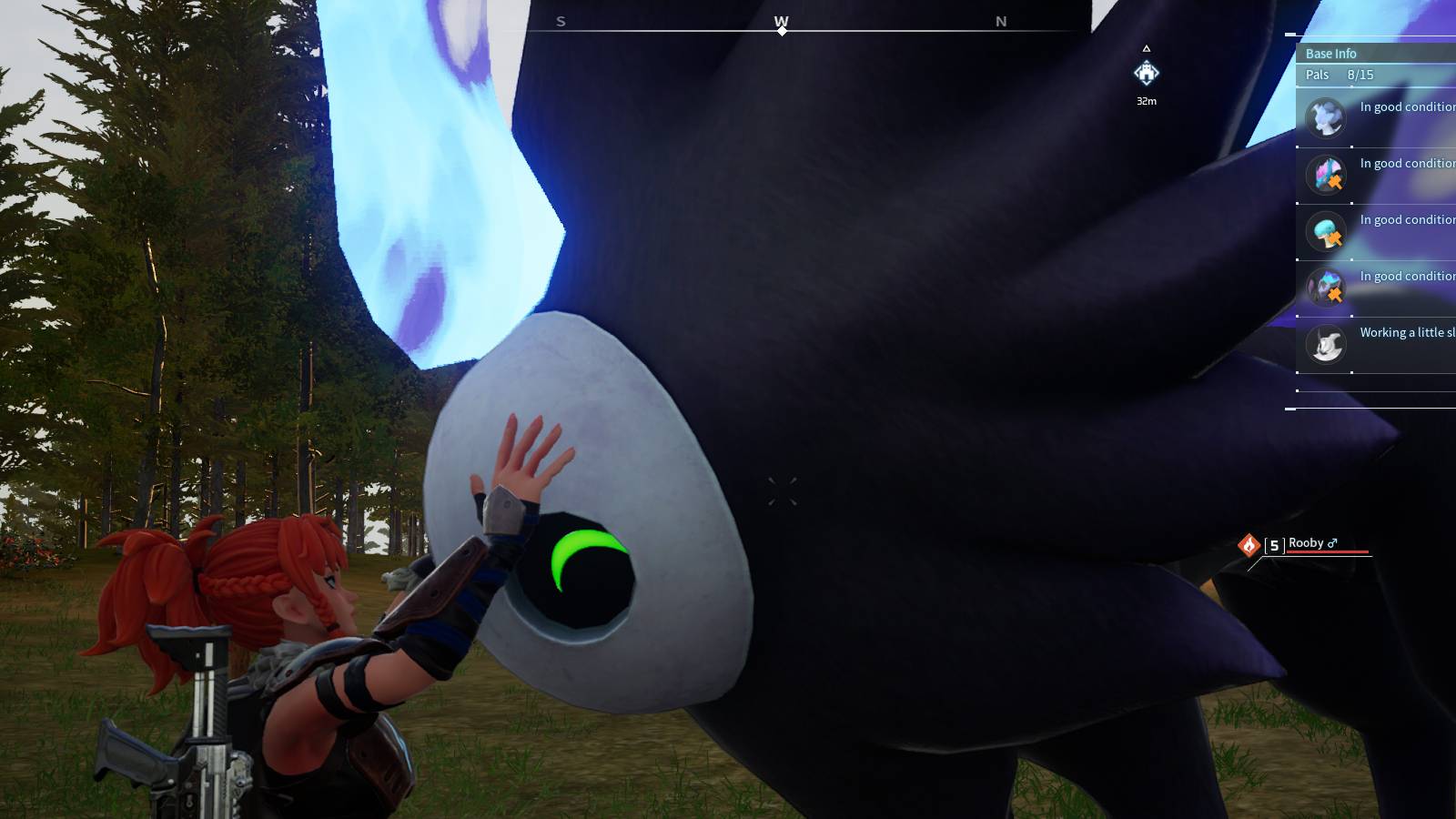Open the pink-winged pal's portrait icon
The image size is (1456, 819).
tap(1324, 174)
